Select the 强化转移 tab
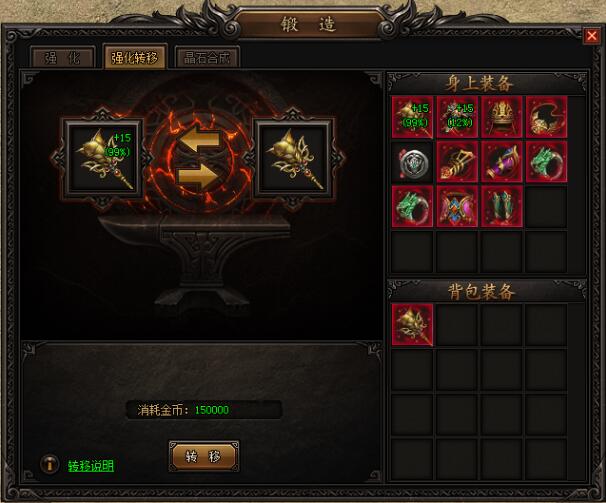The width and height of the screenshot is (606, 503). (135, 58)
